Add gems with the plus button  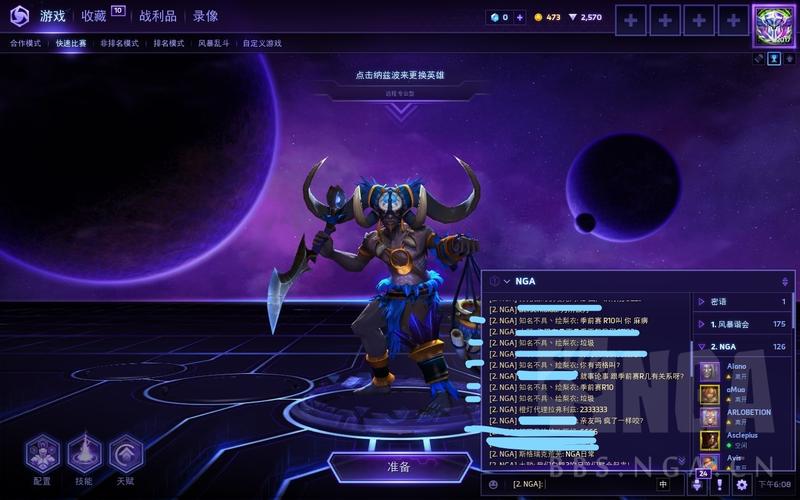pos(519,17)
